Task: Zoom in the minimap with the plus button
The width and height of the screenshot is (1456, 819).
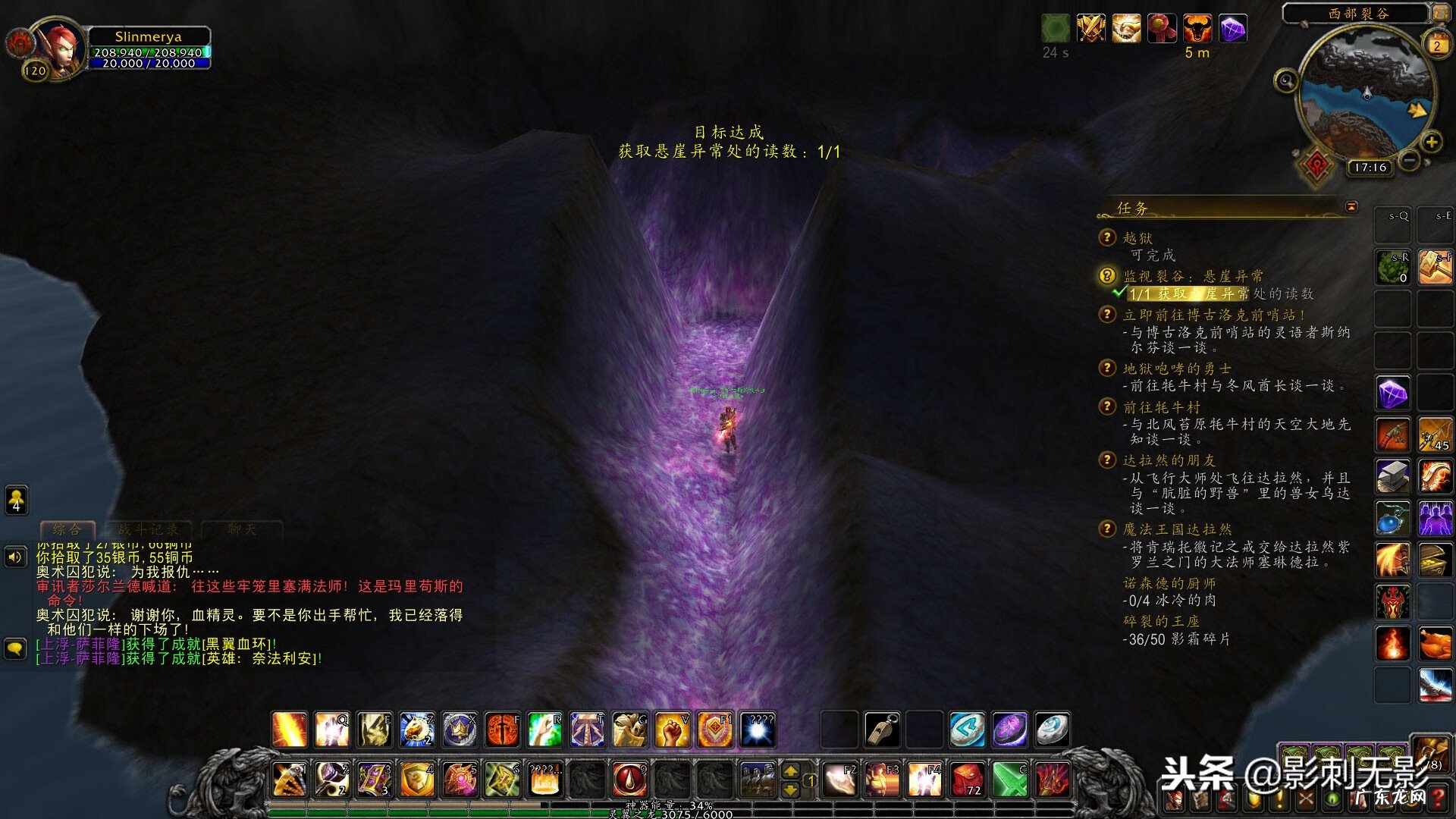Action: [x=1431, y=142]
